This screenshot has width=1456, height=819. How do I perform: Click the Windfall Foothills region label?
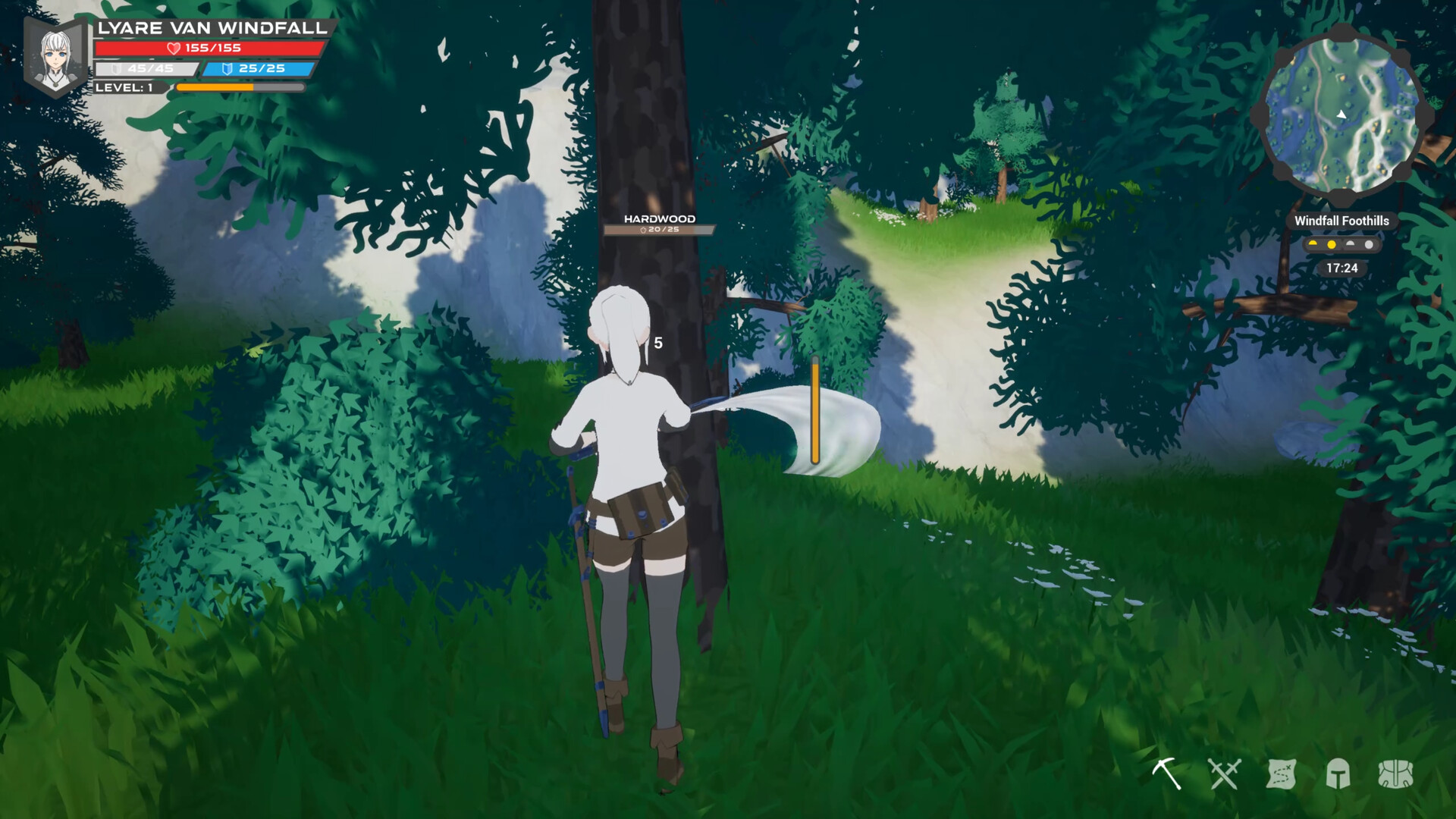coord(1342,221)
